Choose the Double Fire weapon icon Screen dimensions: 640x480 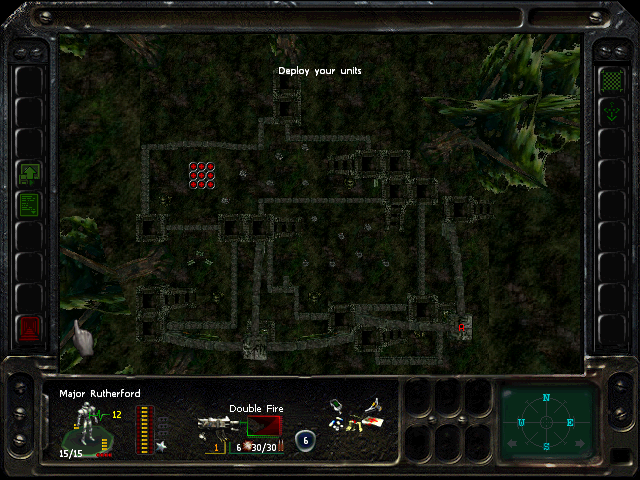point(217,430)
